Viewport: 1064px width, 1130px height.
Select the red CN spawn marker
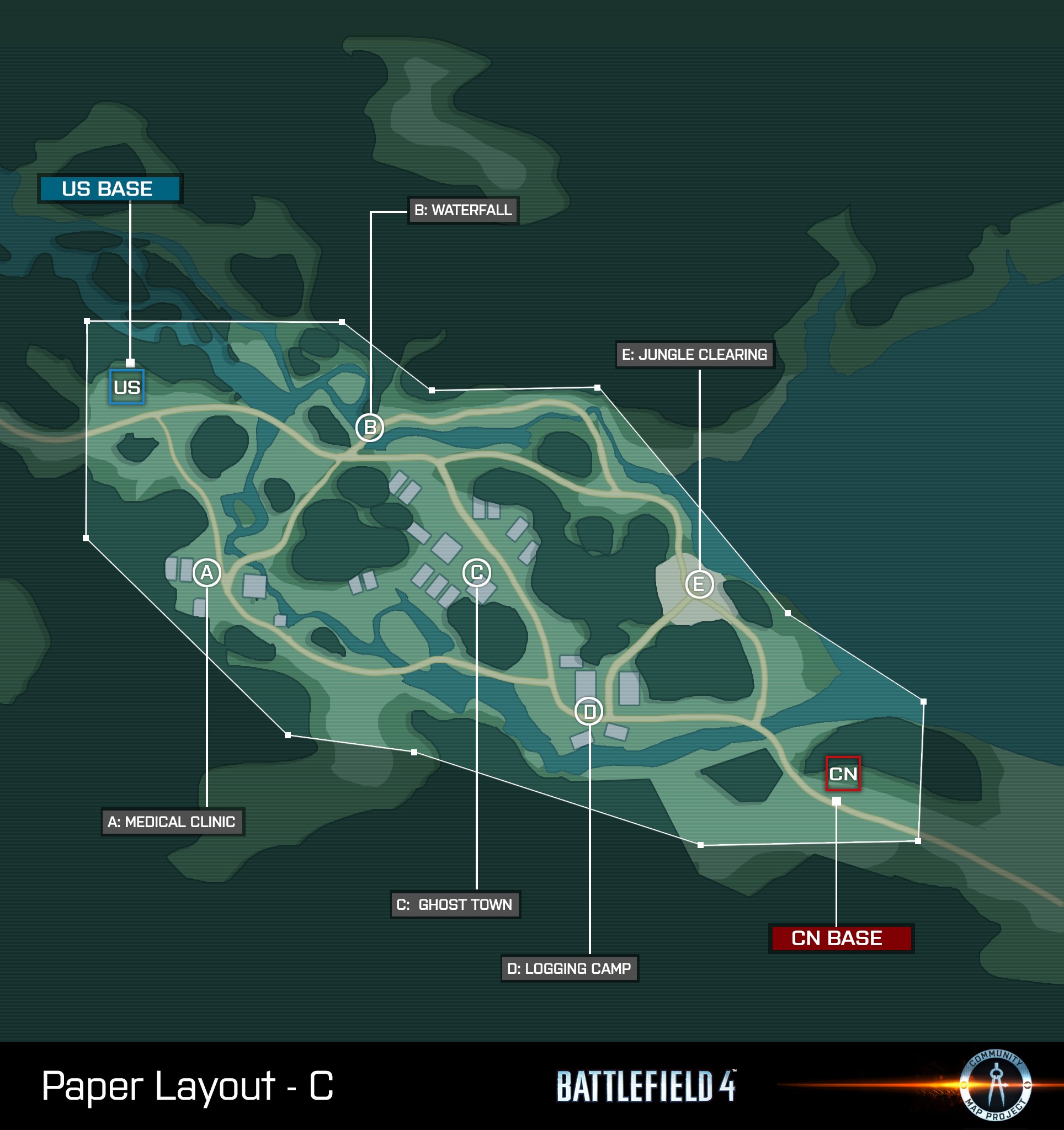[x=842, y=774]
